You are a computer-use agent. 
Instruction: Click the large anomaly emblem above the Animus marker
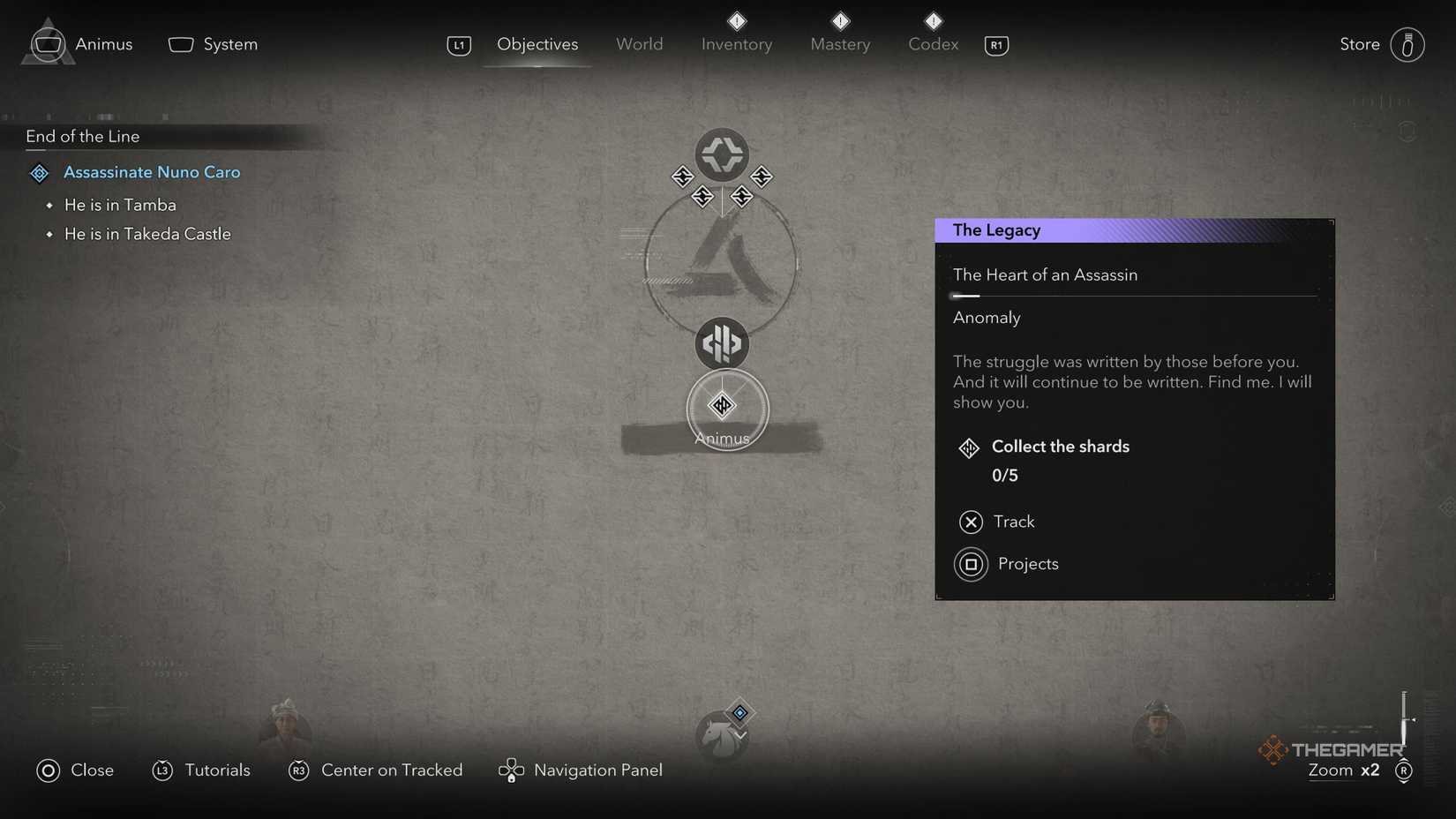pos(722,344)
